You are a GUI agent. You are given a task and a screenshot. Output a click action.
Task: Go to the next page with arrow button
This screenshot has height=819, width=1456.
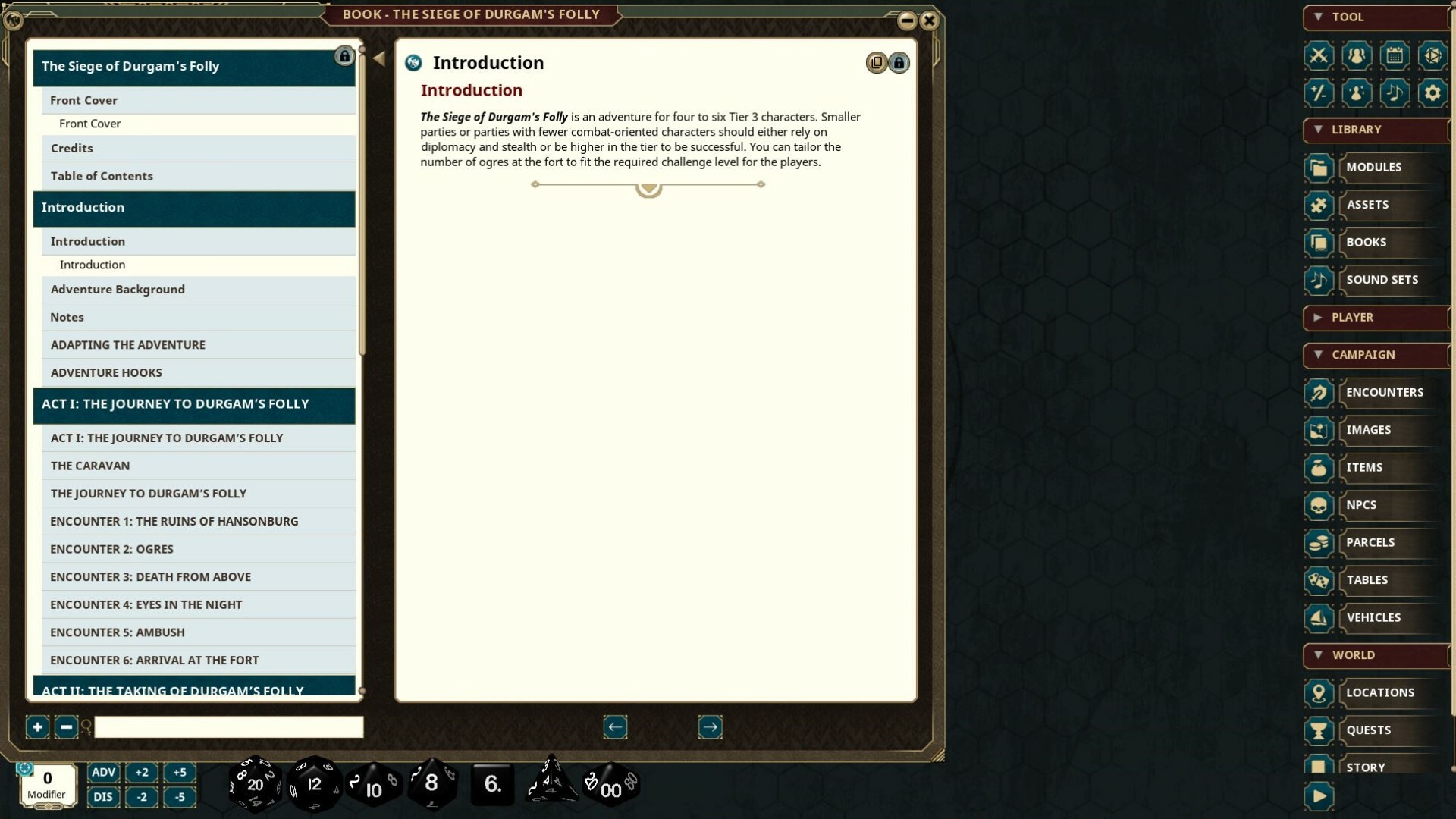coord(710,726)
